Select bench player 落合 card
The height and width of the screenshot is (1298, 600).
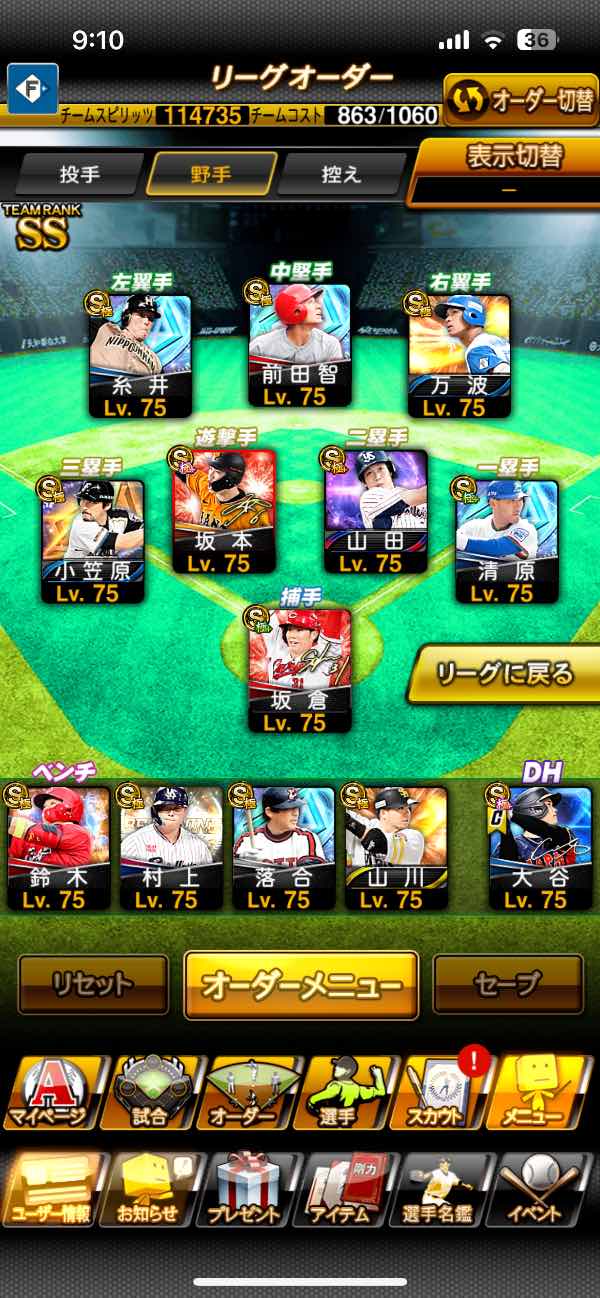tap(283, 847)
